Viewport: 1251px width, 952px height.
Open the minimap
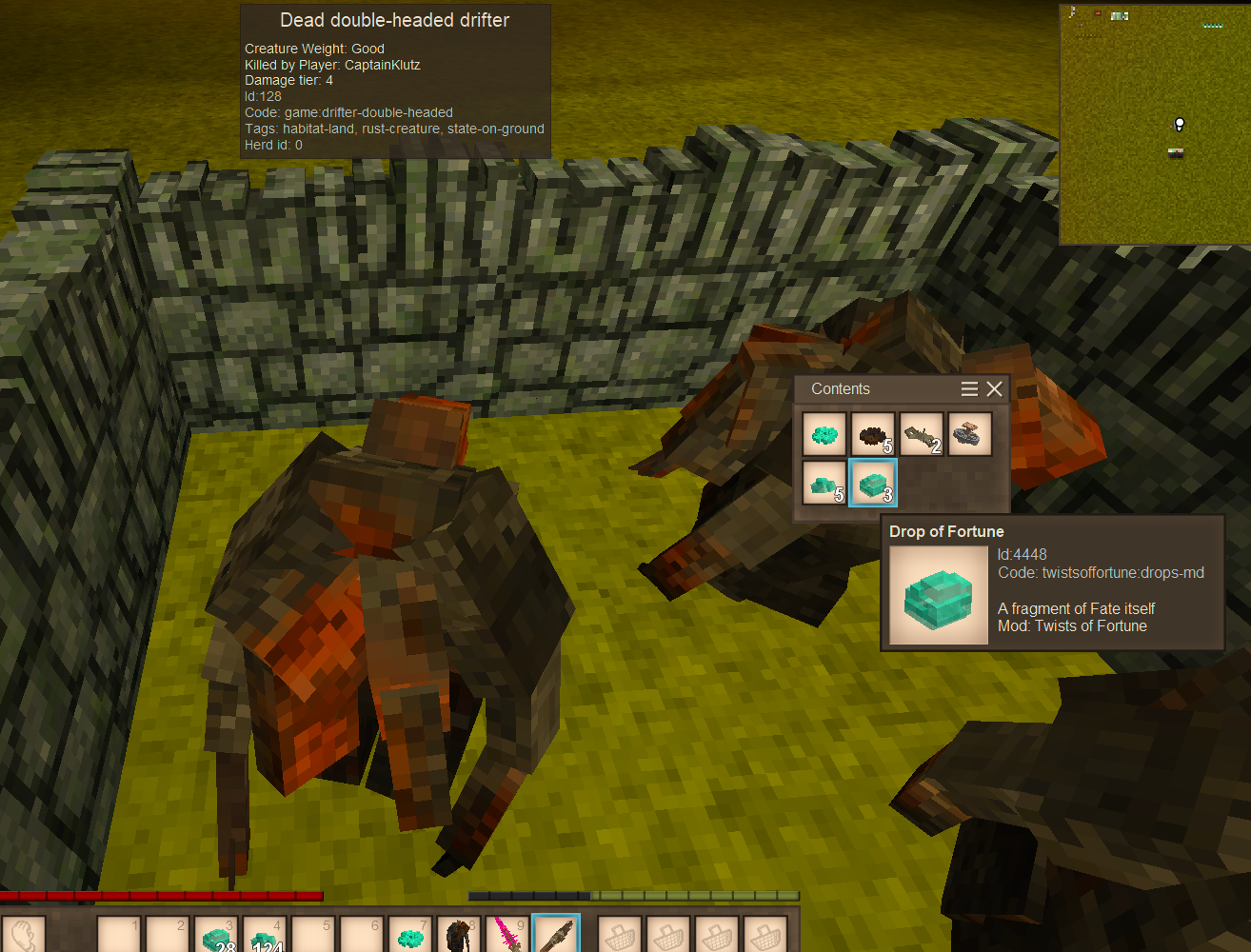coord(1155,124)
